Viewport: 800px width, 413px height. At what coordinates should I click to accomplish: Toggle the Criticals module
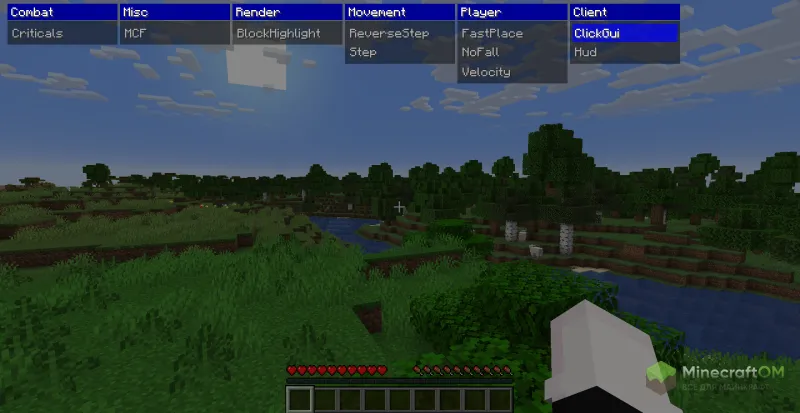(37, 33)
